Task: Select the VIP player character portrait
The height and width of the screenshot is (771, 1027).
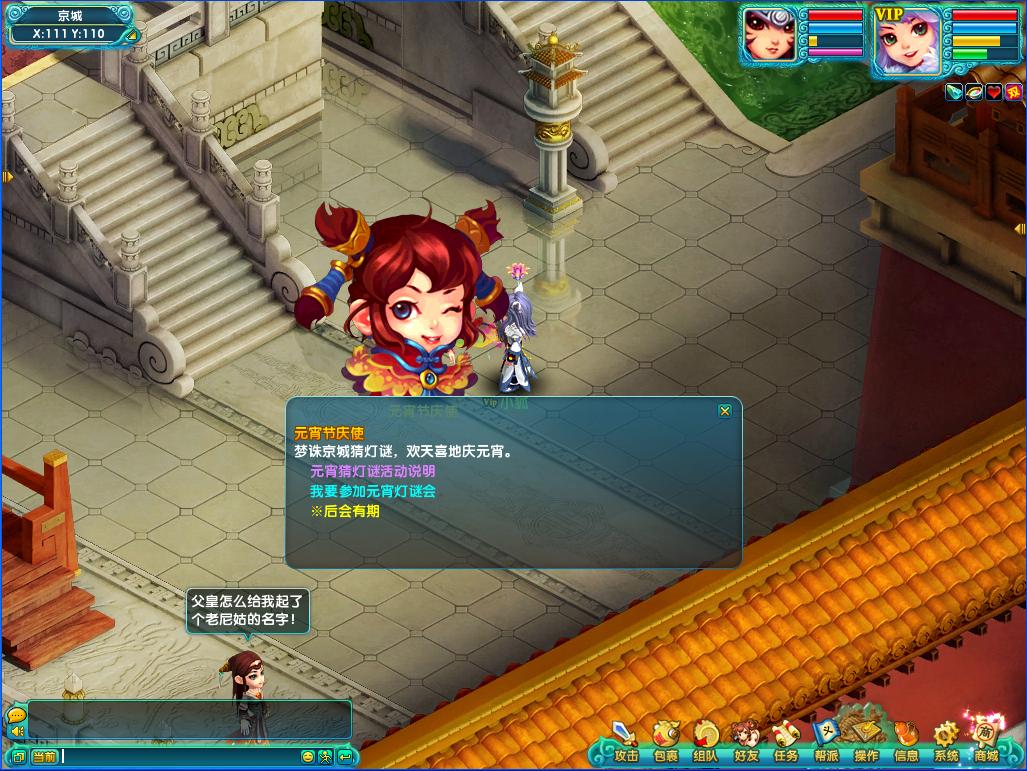Action: coord(907,40)
